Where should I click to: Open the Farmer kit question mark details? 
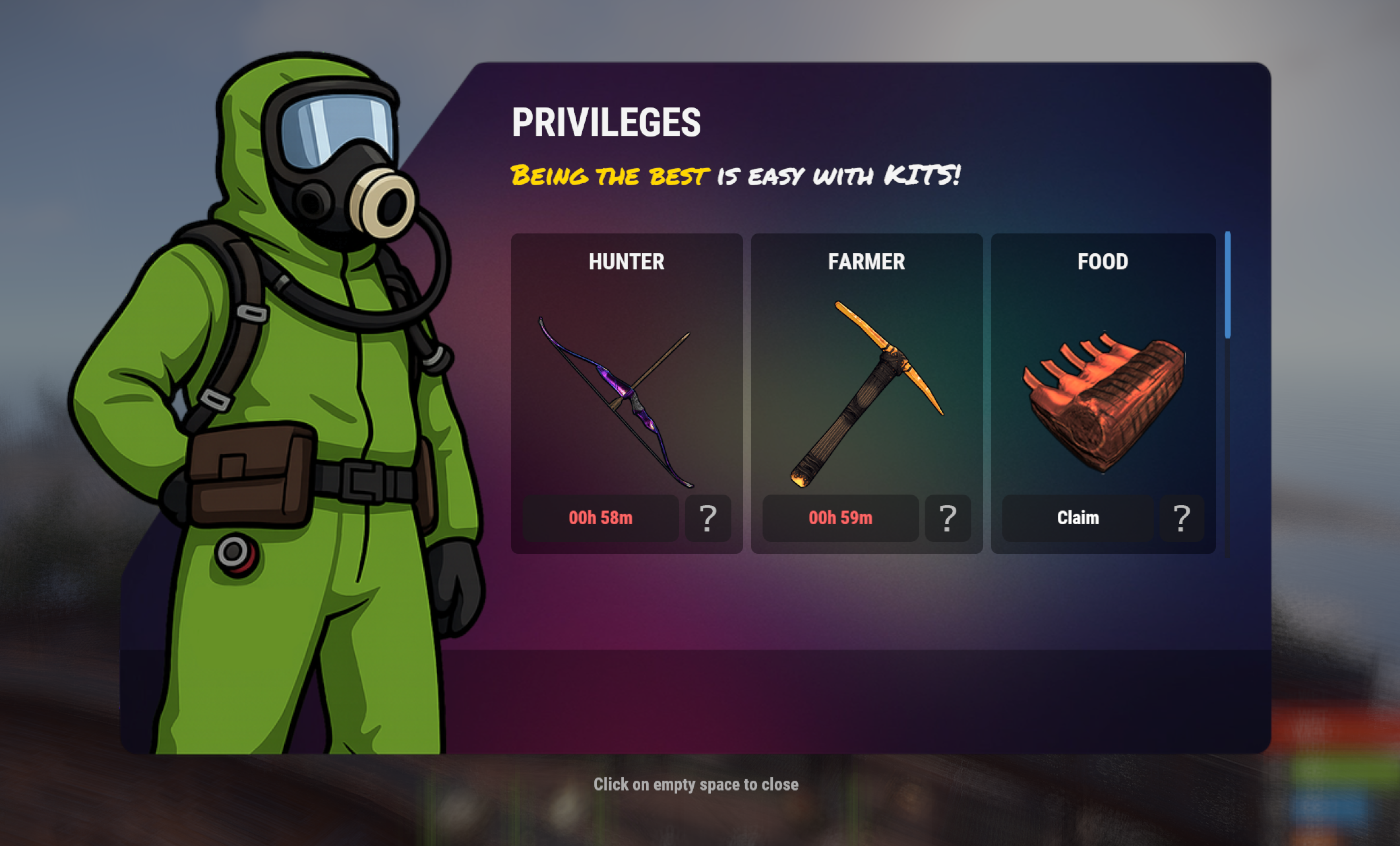click(x=947, y=517)
